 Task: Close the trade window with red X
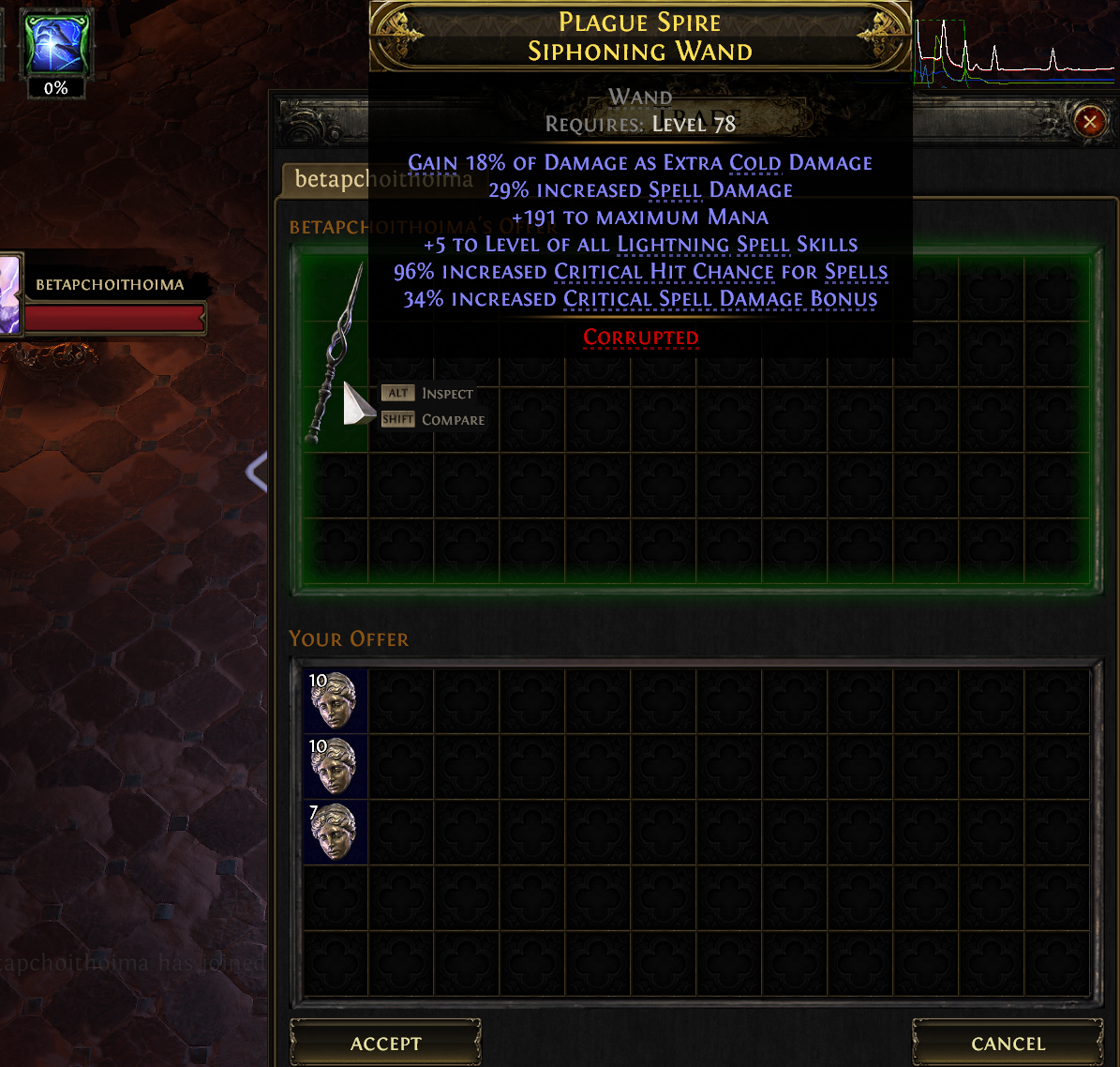pyautogui.click(x=1089, y=122)
